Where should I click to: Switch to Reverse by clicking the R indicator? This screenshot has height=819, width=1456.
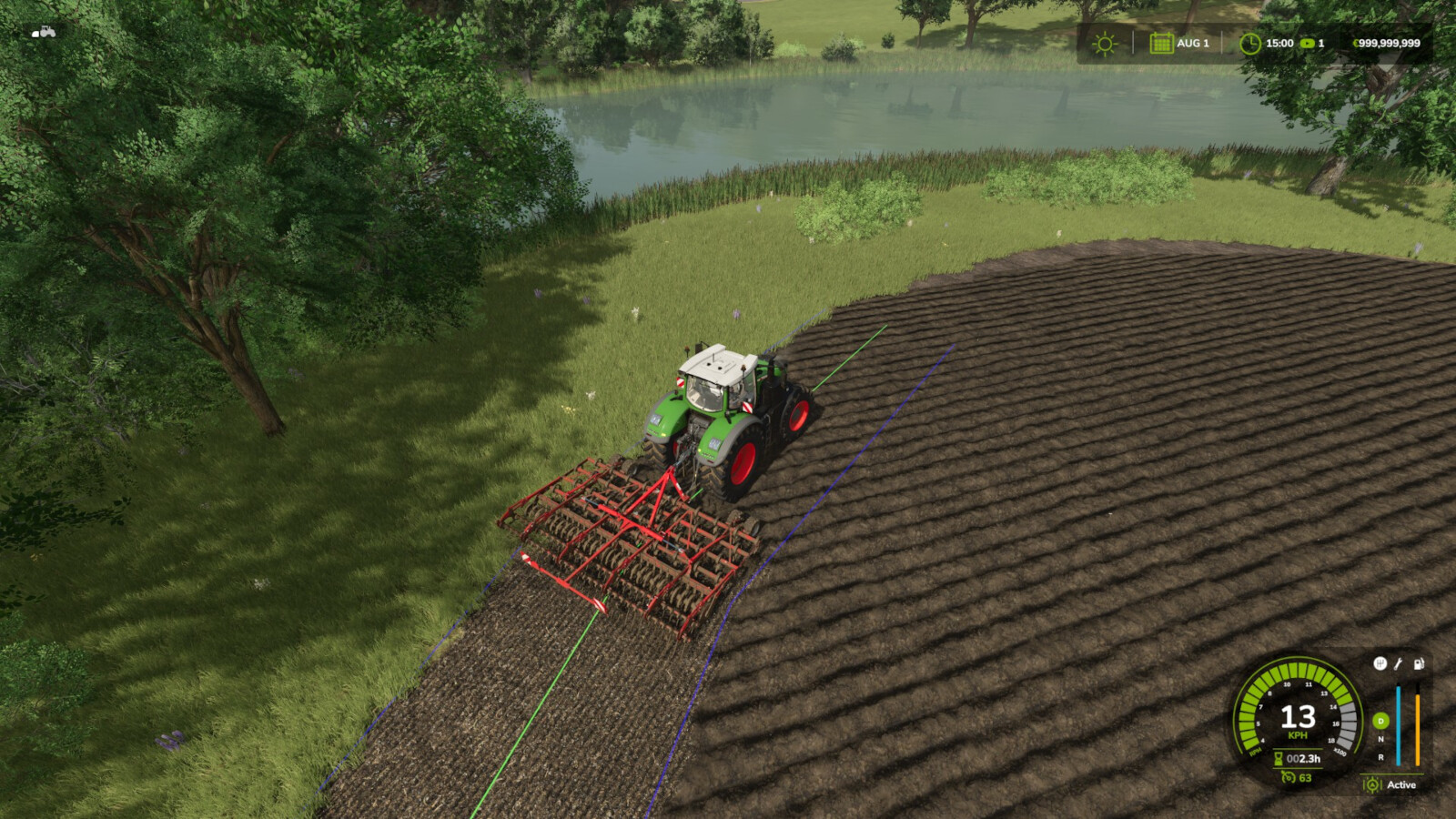(x=1380, y=756)
